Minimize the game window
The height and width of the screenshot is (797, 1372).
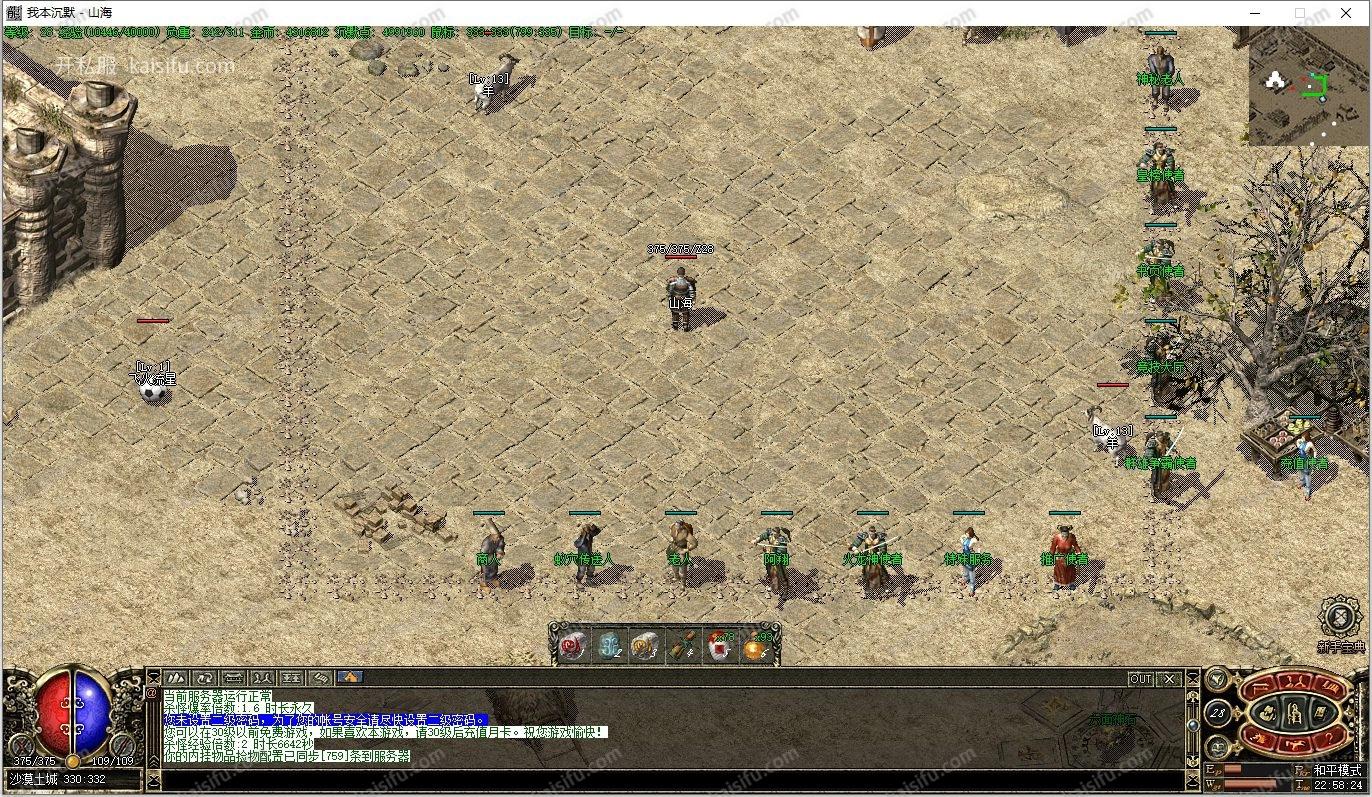coord(1254,13)
